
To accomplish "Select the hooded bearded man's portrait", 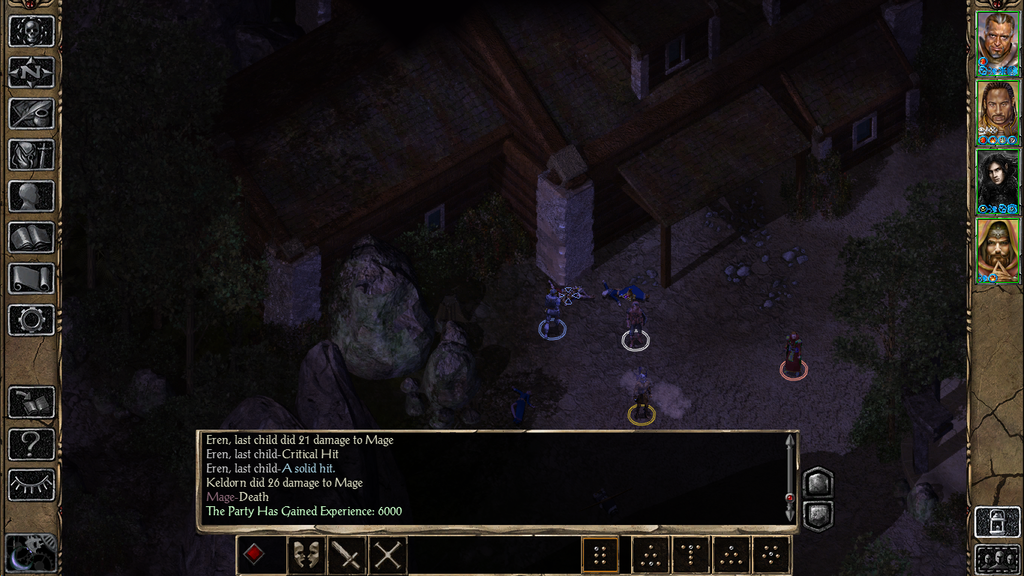I will (x=997, y=247).
